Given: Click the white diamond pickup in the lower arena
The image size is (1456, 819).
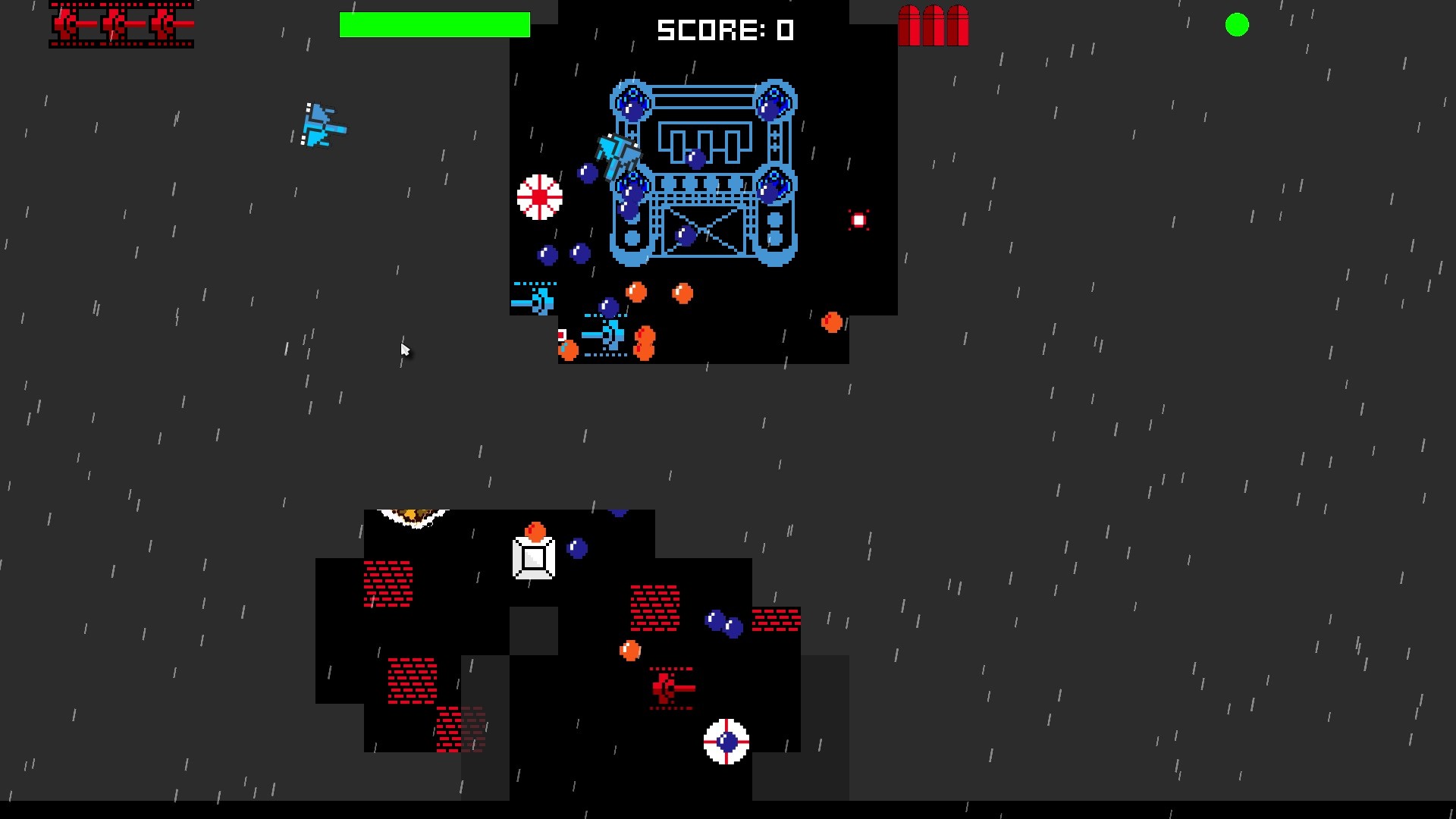Looking at the screenshot, I should [x=535, y=558].
